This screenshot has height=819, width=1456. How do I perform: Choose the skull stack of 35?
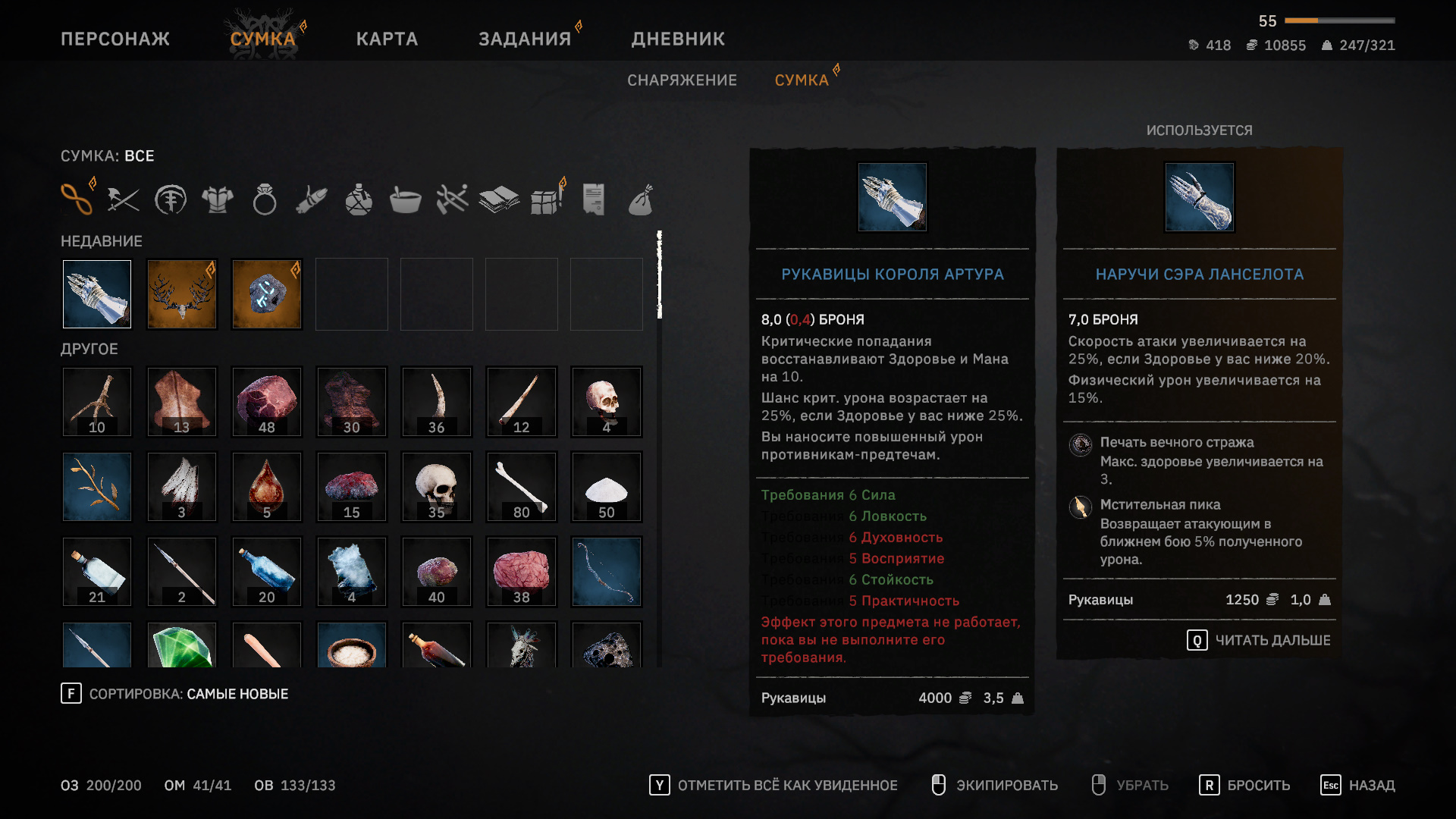coord(437,487)
